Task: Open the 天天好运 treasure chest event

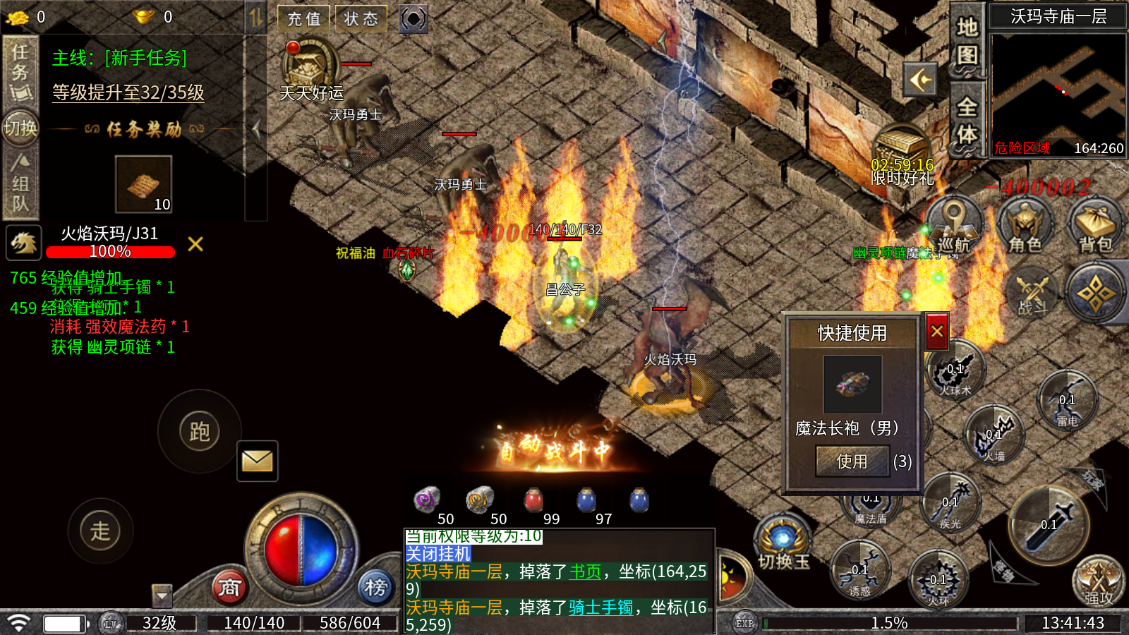Action: [310, 68]
